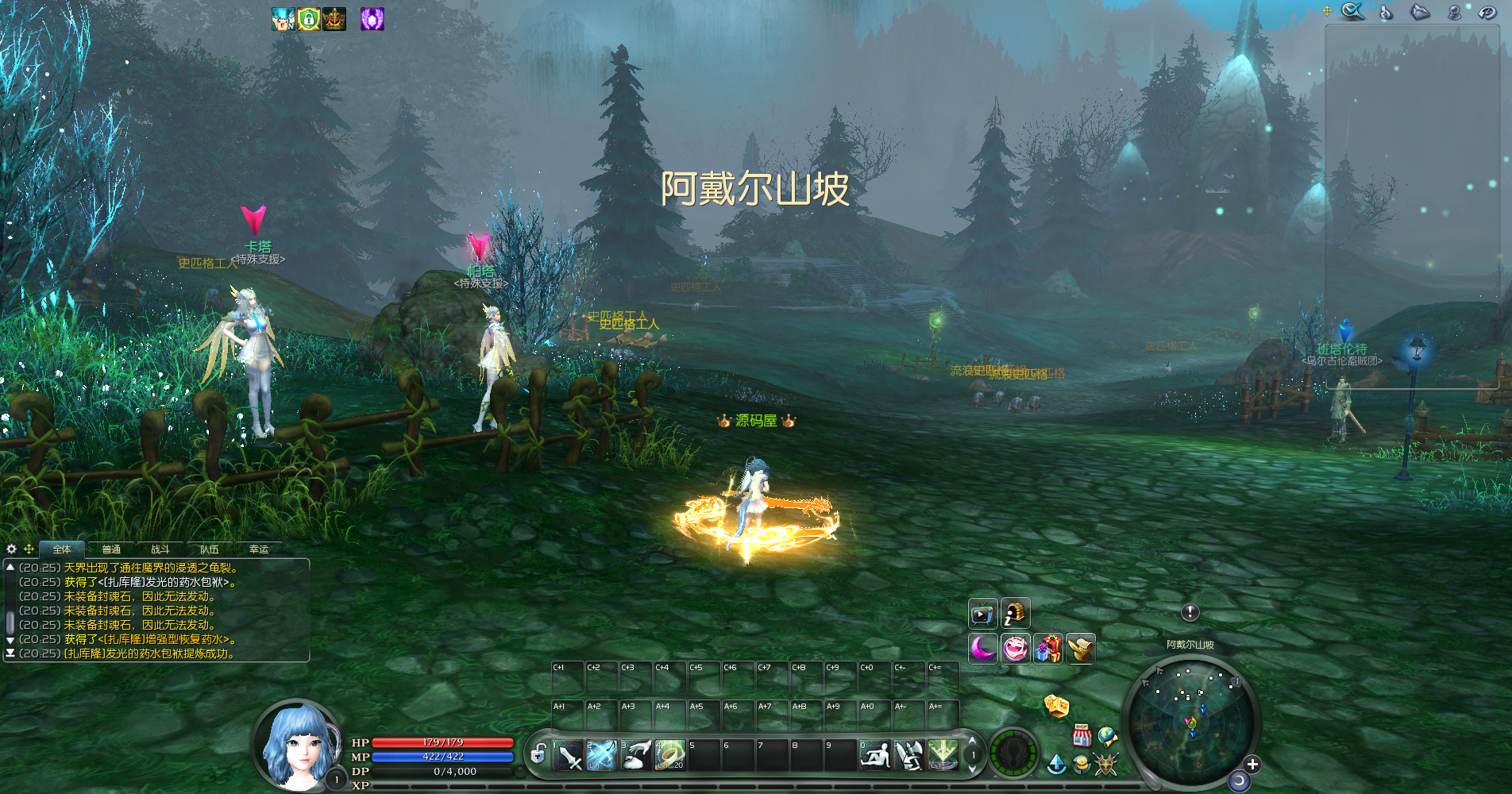Viewport: 1512px width, 794px height.
Task: Click the minimap plus zoom button
Action: coord(1252,764)
